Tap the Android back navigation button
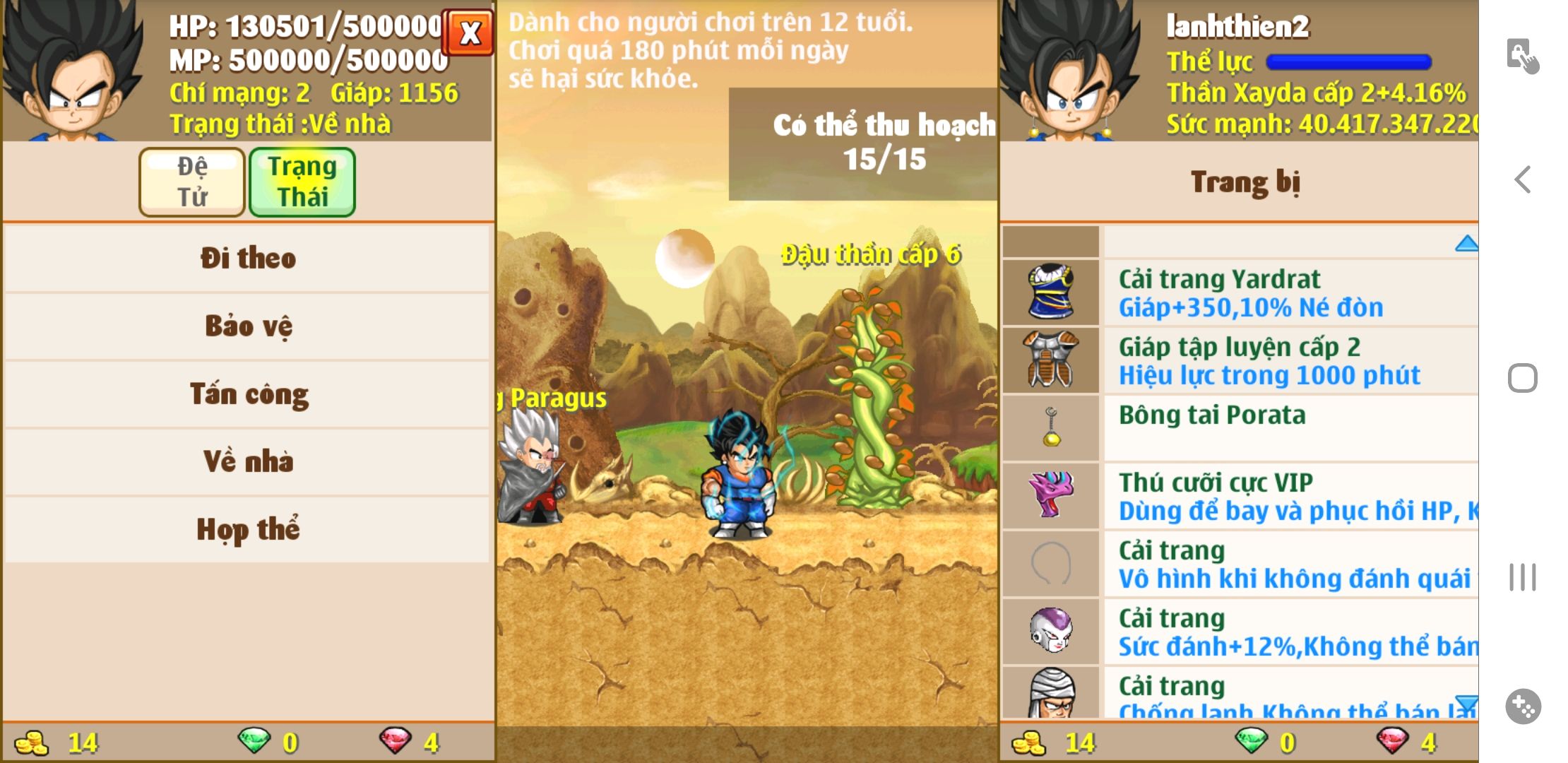1568x763 pixels. [x=1523, y=179]
